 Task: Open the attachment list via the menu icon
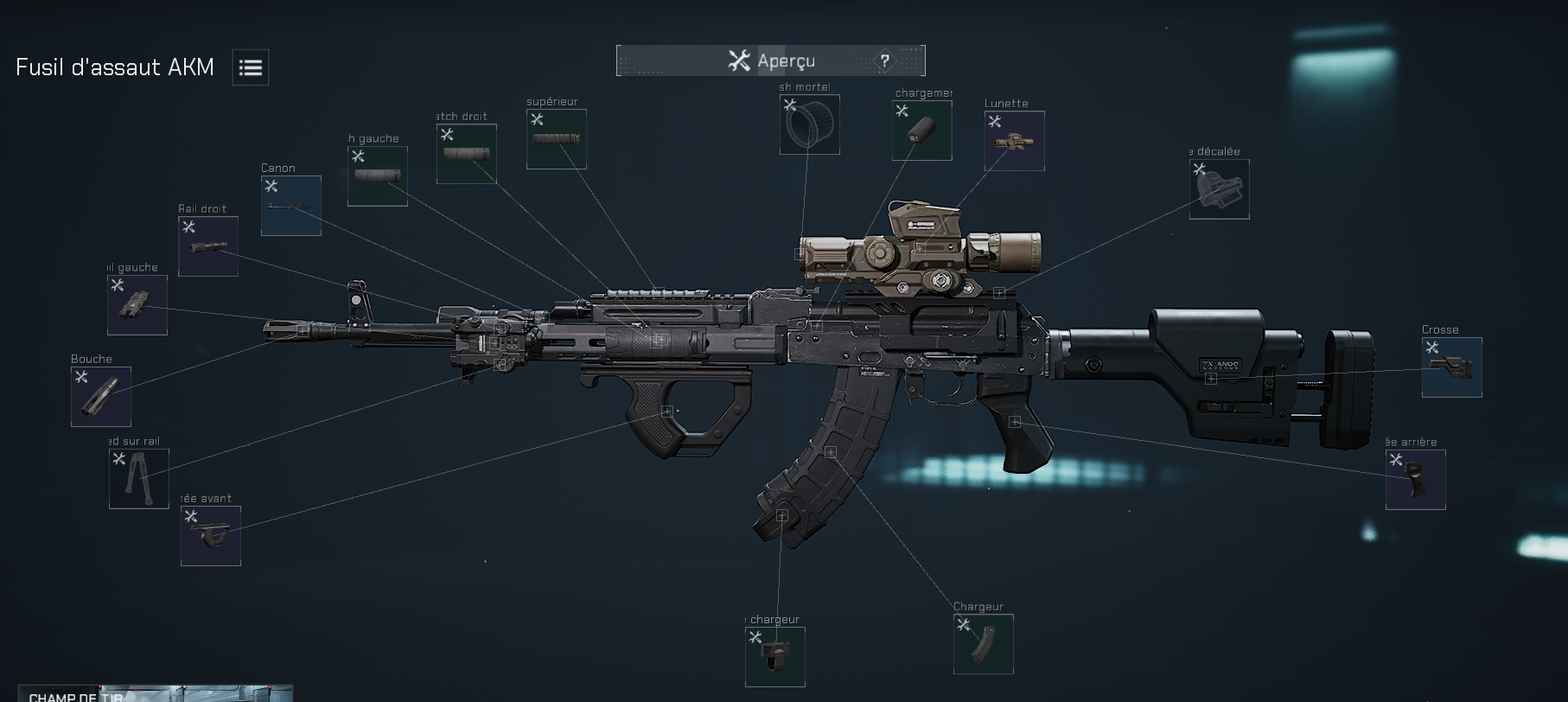(x=250, y=67)
